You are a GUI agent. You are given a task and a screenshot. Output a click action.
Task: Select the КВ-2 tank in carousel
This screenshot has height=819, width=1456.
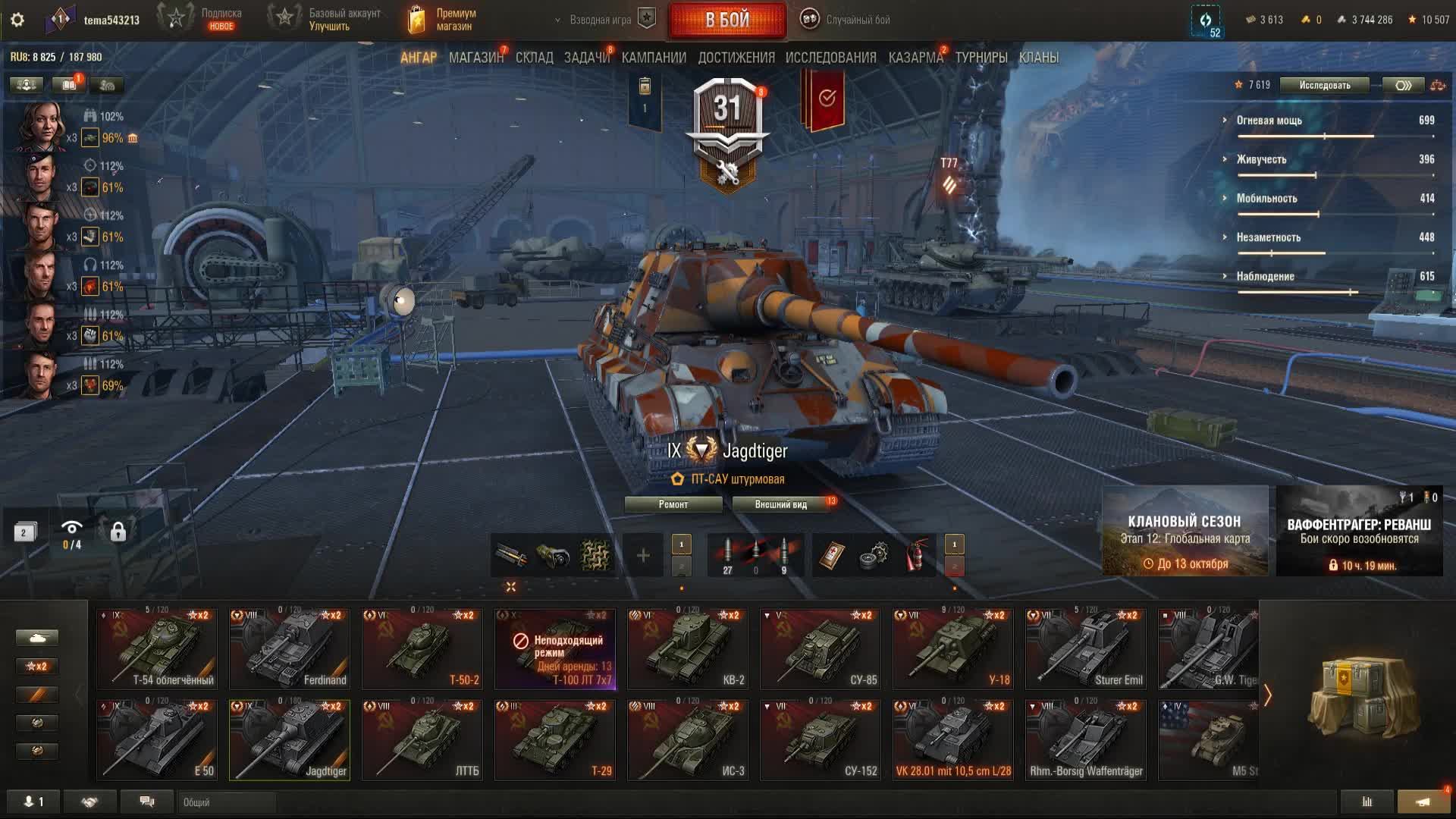687,648
